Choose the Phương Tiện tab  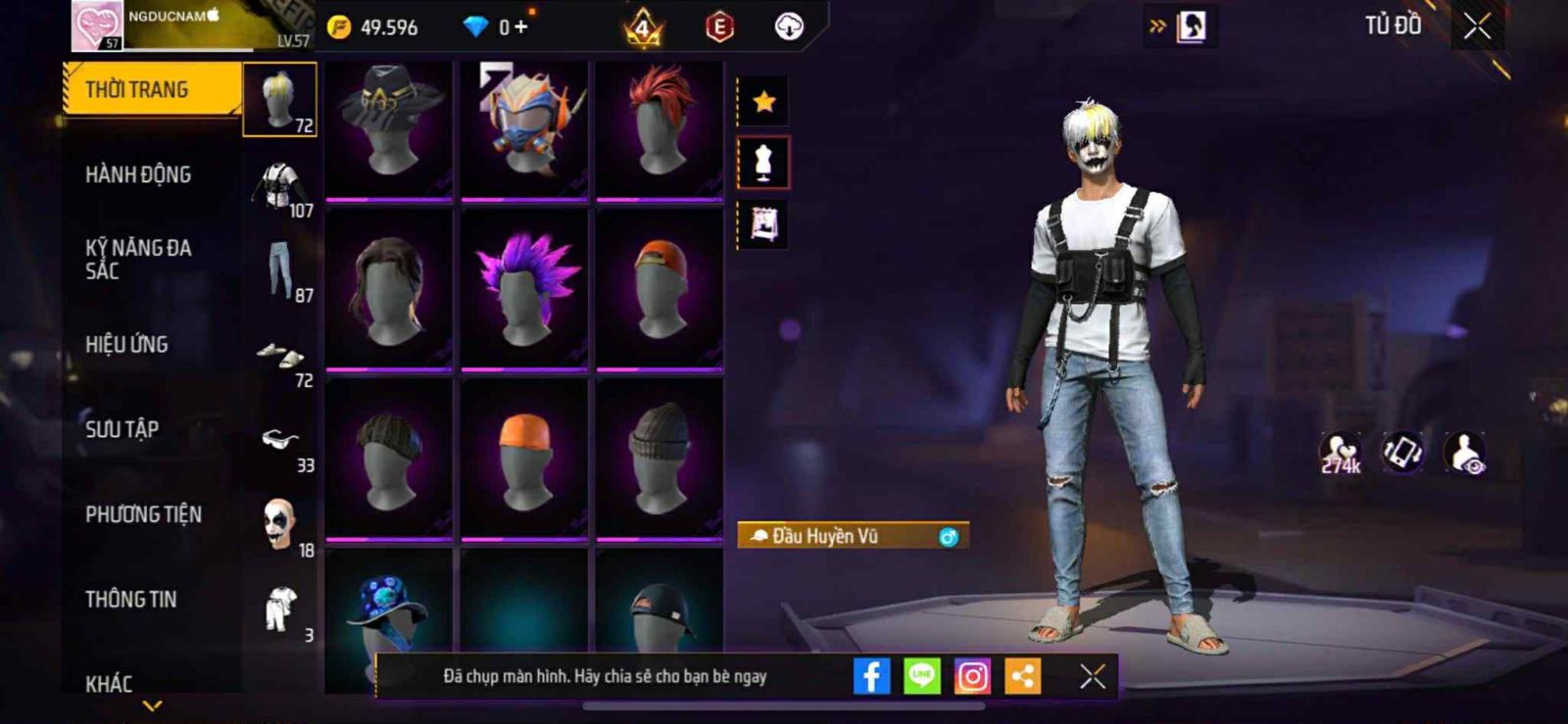pyautogui.click(x=143, y=514)
